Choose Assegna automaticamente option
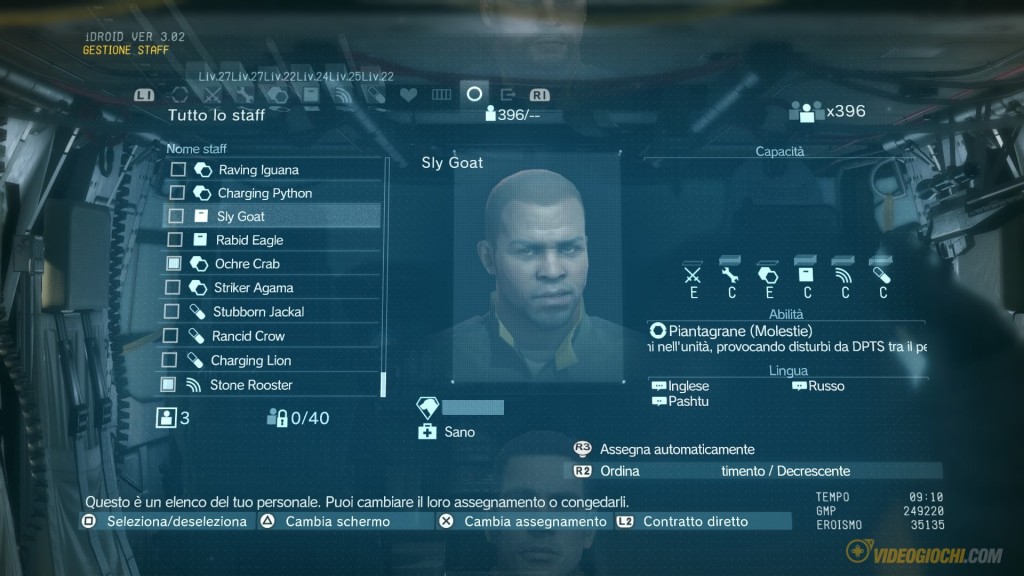The width and height of the screenshot is (1024, 576). [677, 450]
